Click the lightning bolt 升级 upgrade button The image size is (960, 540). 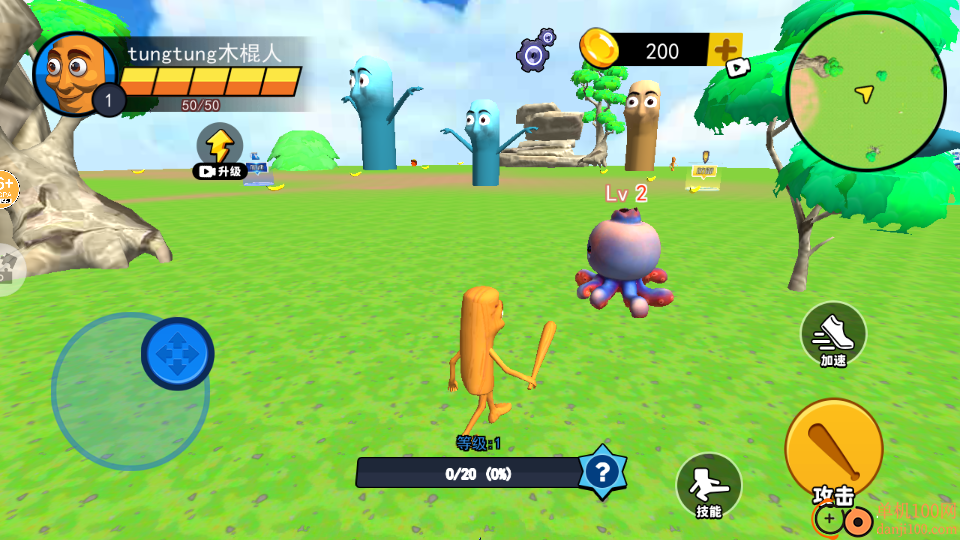coord(219,146)
